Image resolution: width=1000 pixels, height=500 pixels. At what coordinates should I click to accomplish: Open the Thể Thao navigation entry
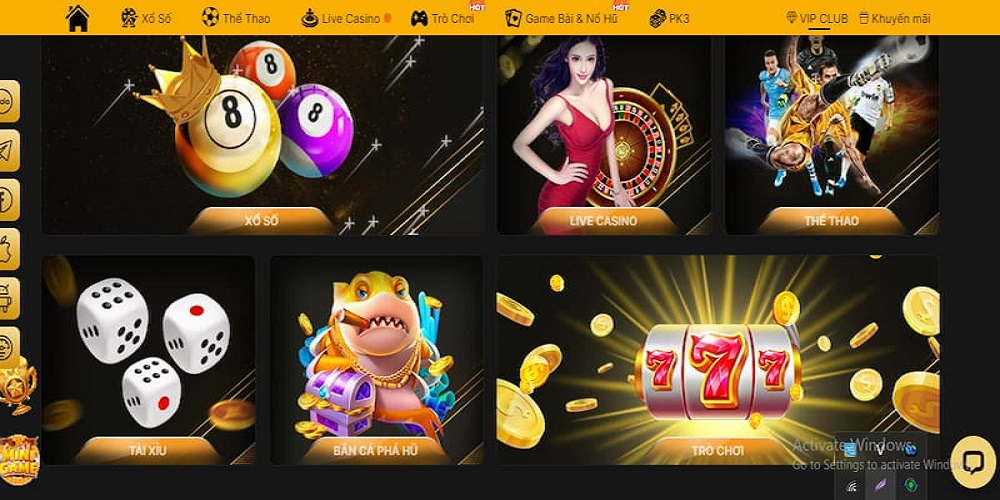[x=236, y=18]
